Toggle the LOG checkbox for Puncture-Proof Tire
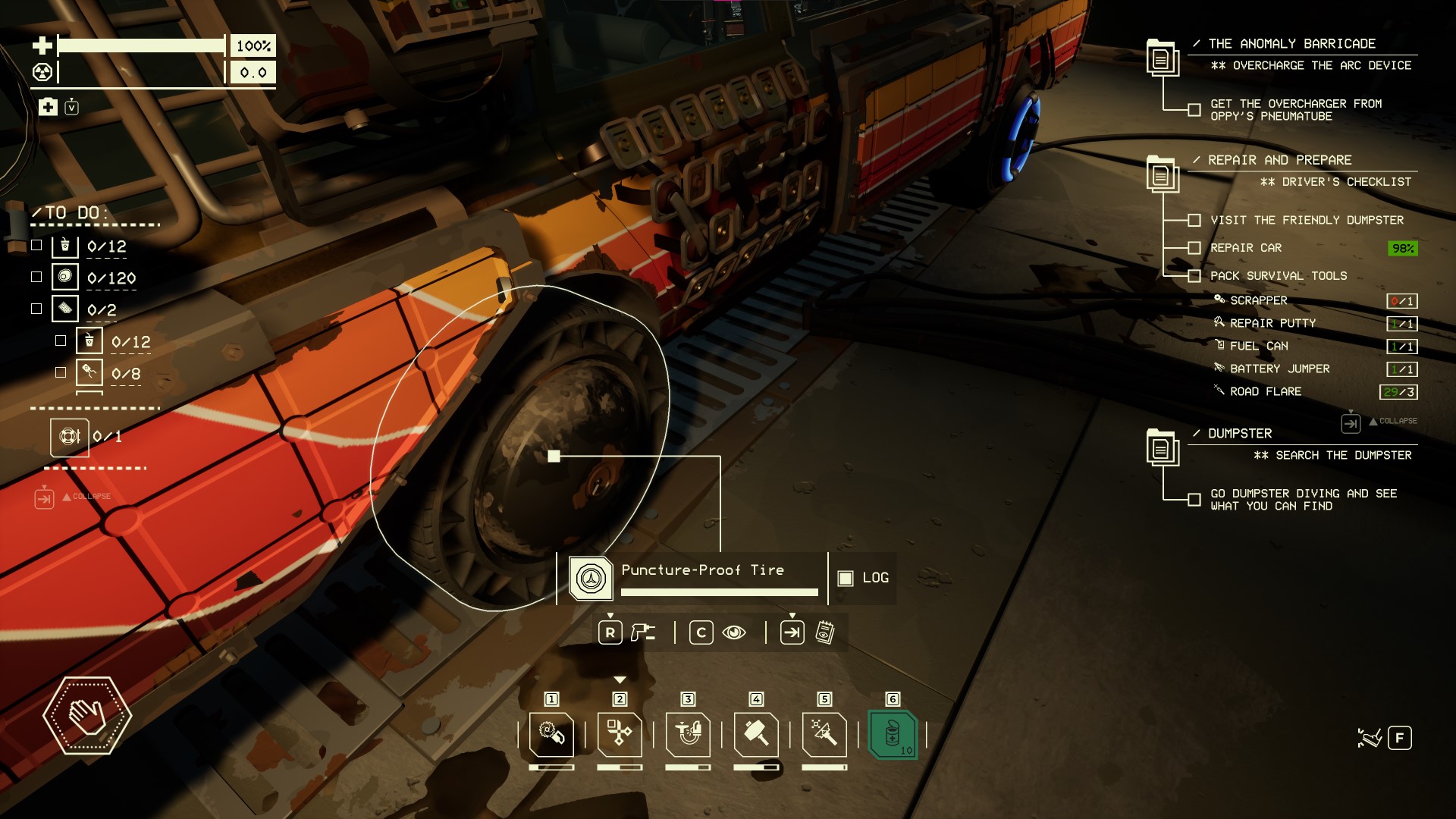1456x819 pixels. point(846,579)
